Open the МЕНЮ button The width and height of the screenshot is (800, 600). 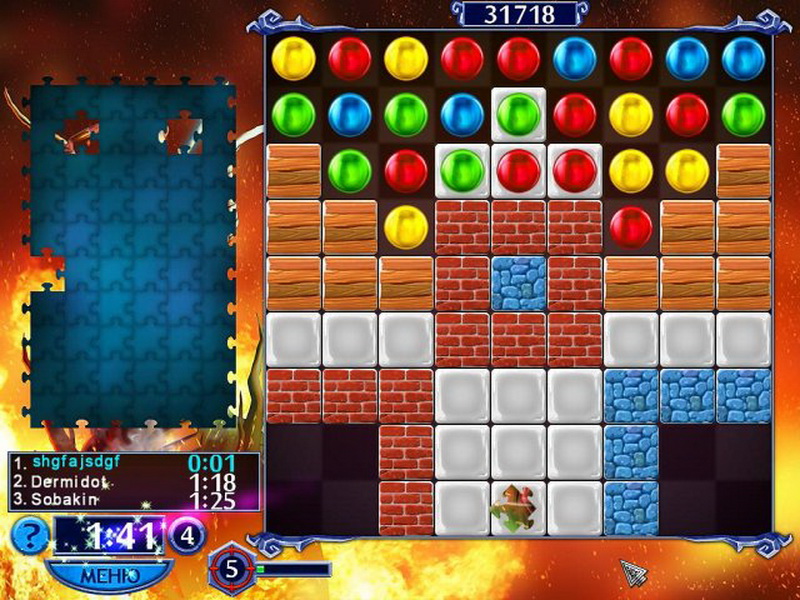(x=108, y=576)
